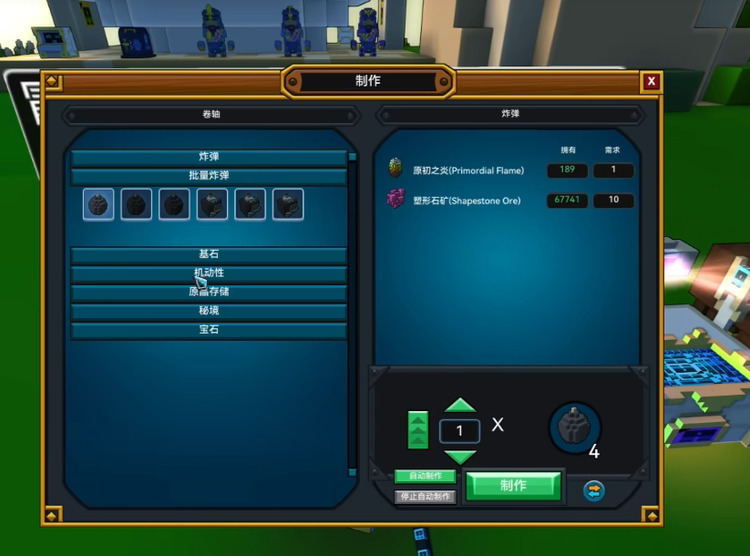Close the crafting window with the X
Image resolution: width=750 pixels, height=556 pixels.
point(651,81)
